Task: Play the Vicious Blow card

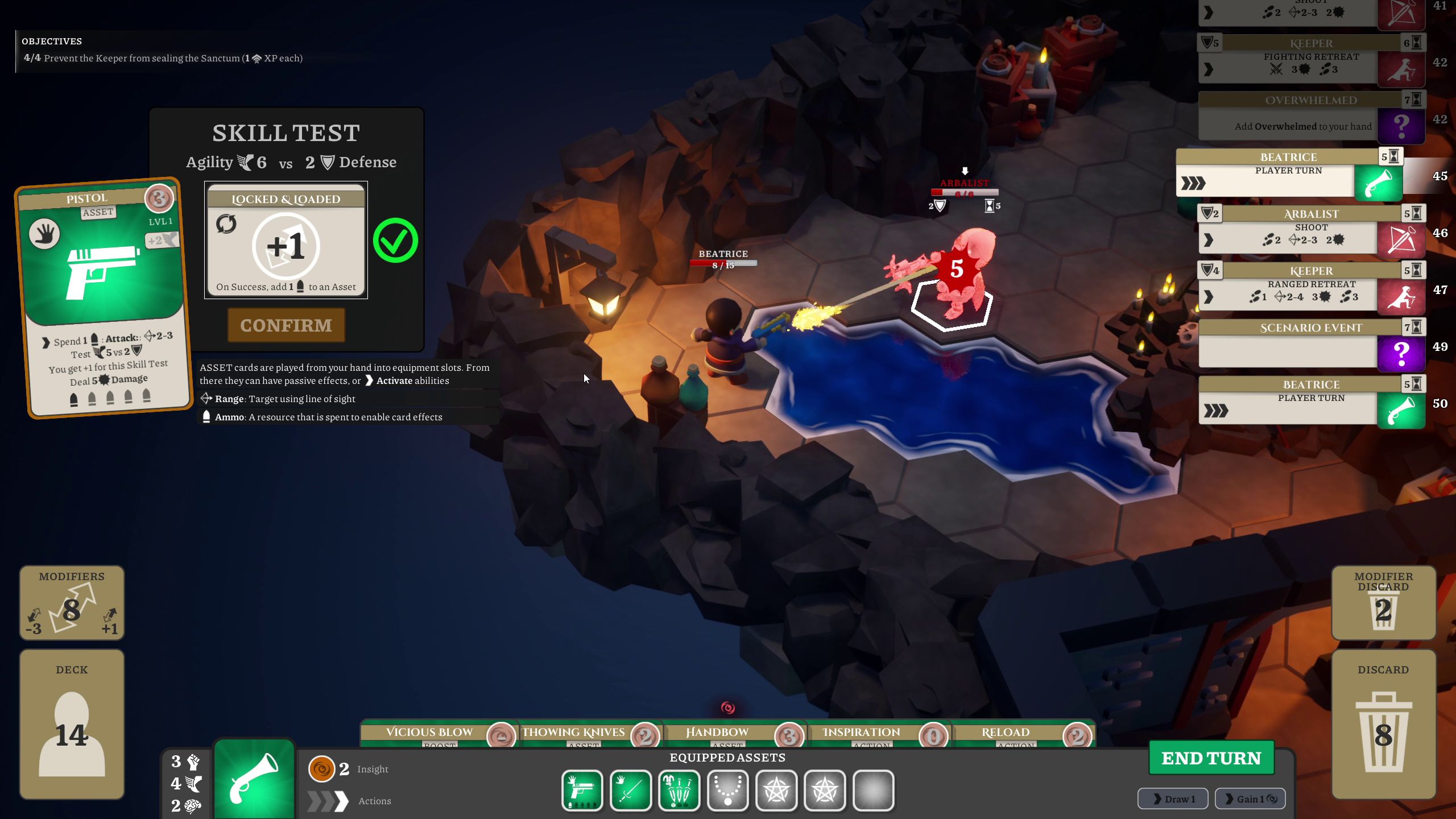Action: (x=438, y=733)
